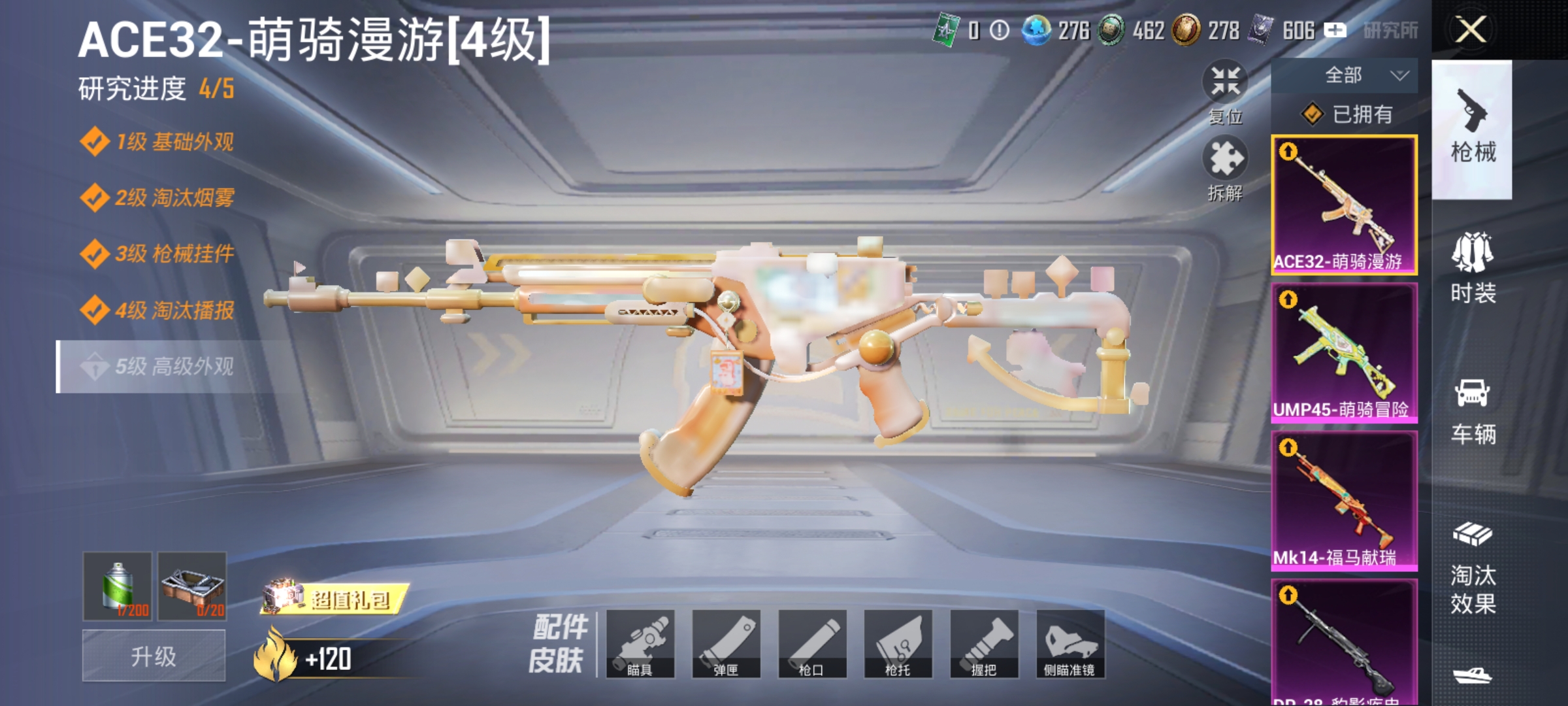Open the 枪托 attachment slot options

pos(898,644)
